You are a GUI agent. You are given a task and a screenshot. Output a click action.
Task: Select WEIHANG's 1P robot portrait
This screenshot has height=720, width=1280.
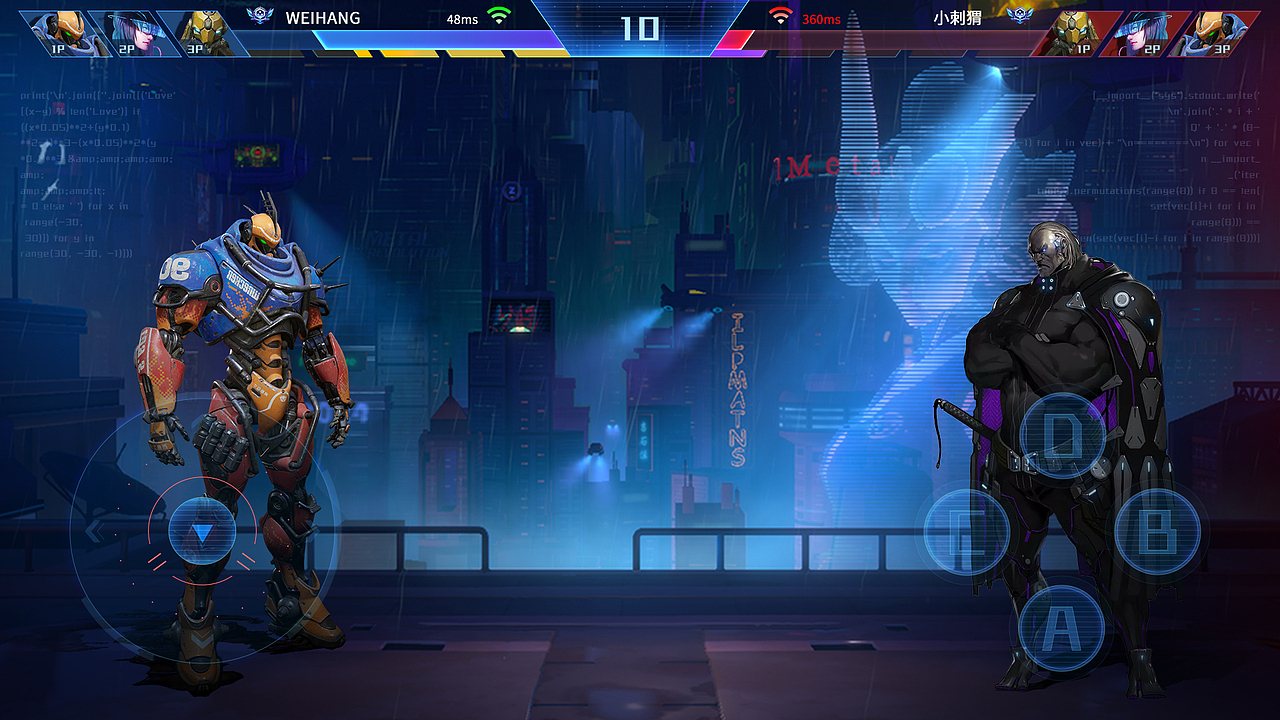[62, 32]
